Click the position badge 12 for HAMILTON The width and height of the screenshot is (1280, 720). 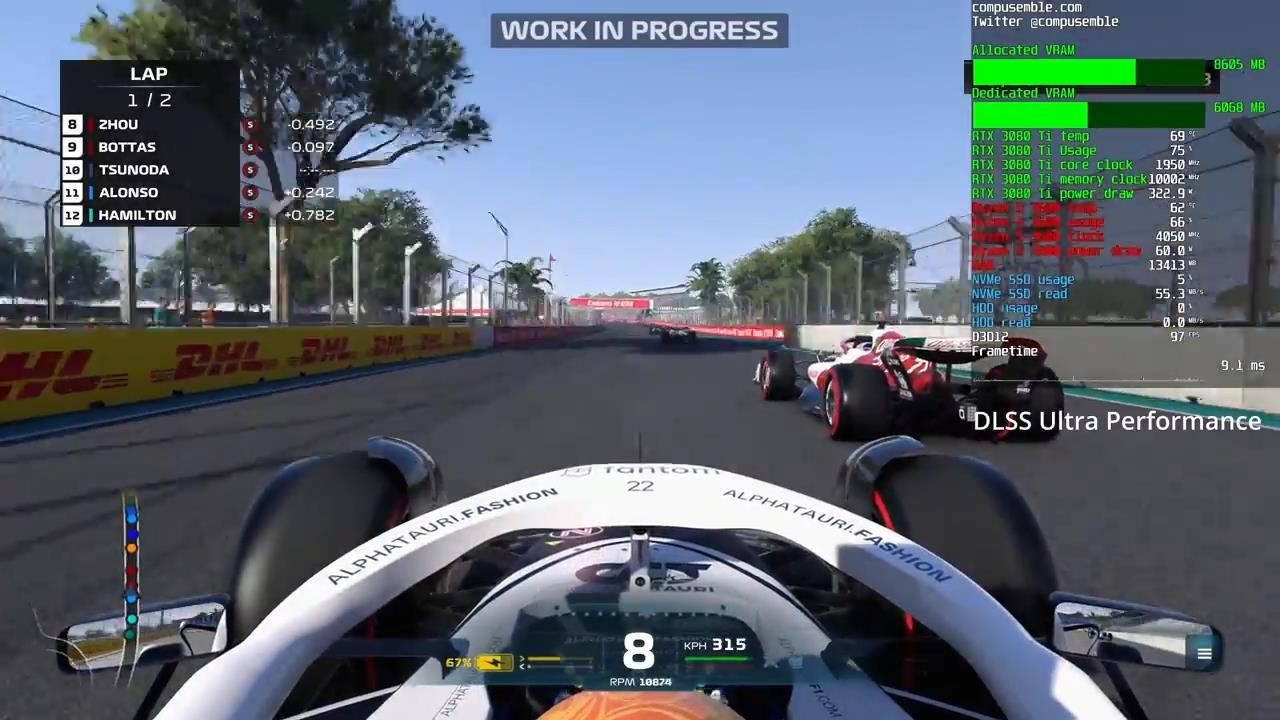72,215
